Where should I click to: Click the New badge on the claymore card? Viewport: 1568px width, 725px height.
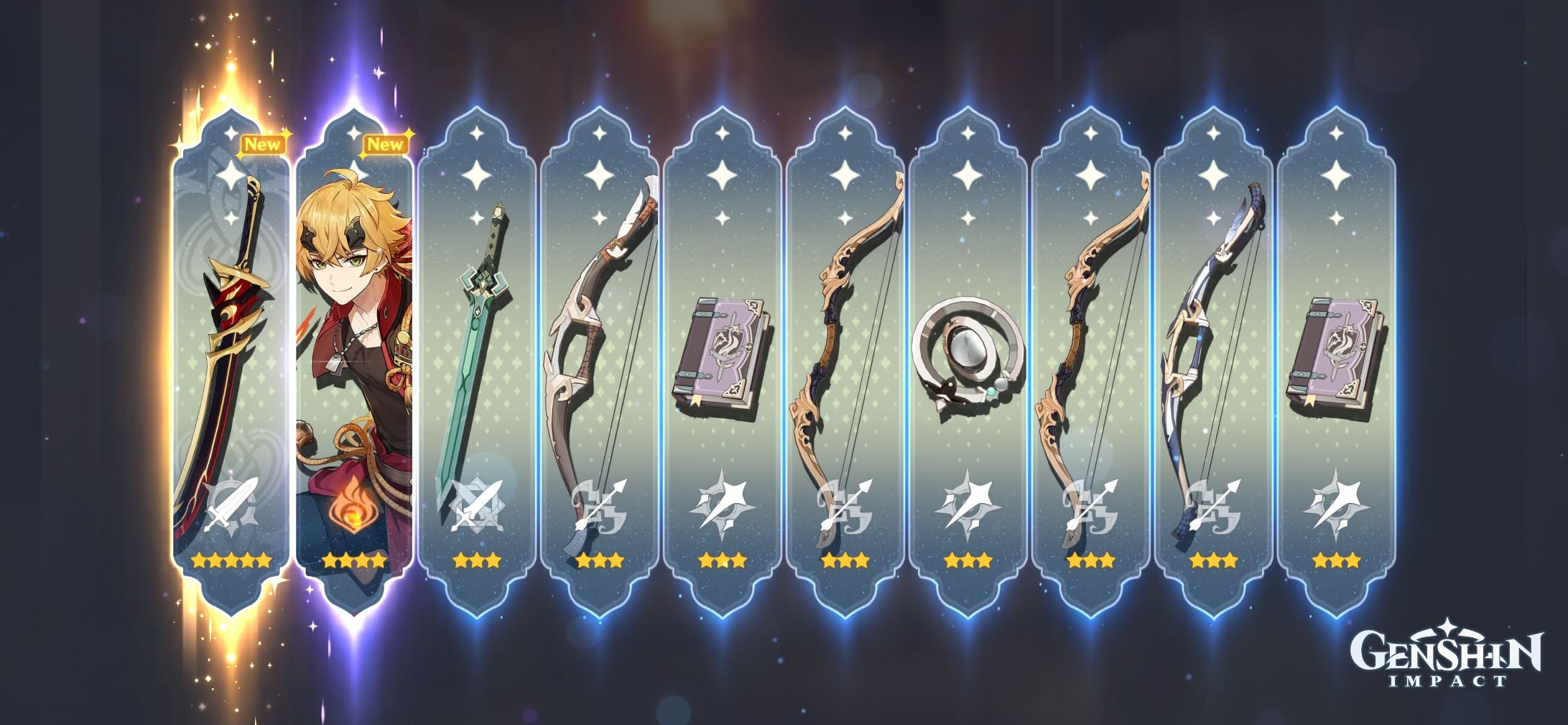point(263,144)
